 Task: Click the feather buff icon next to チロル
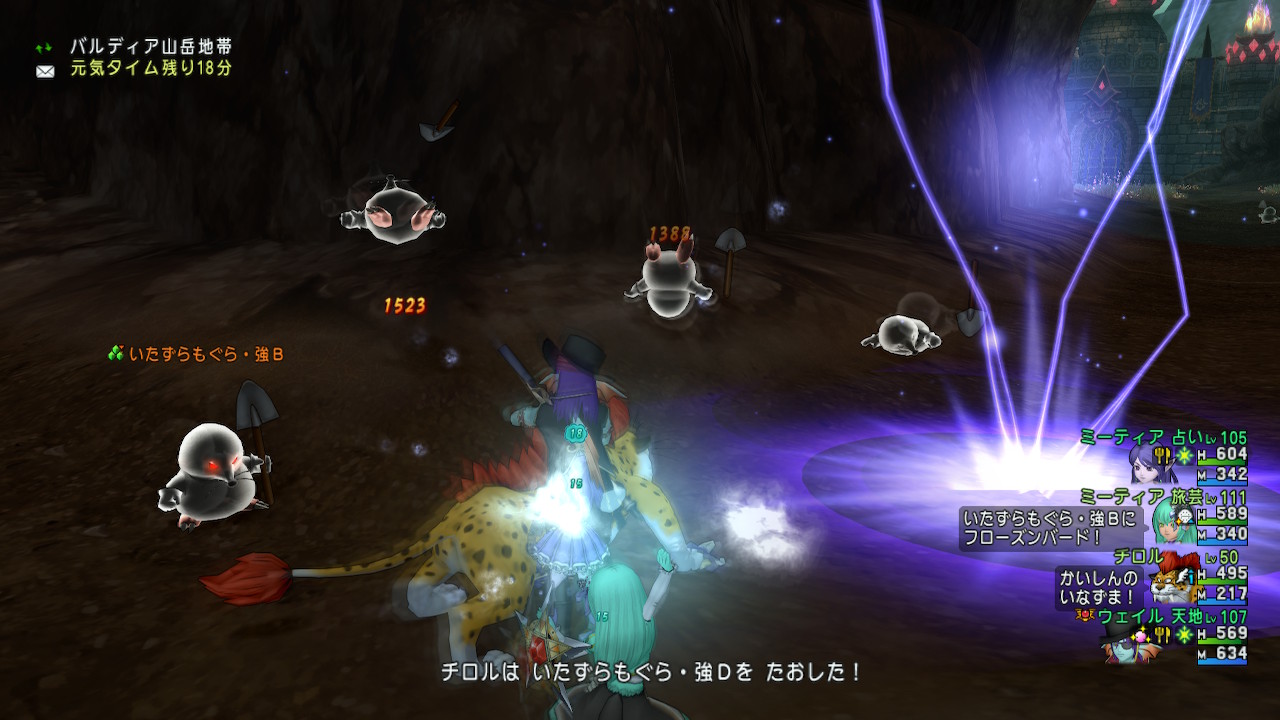[1182, 575]
